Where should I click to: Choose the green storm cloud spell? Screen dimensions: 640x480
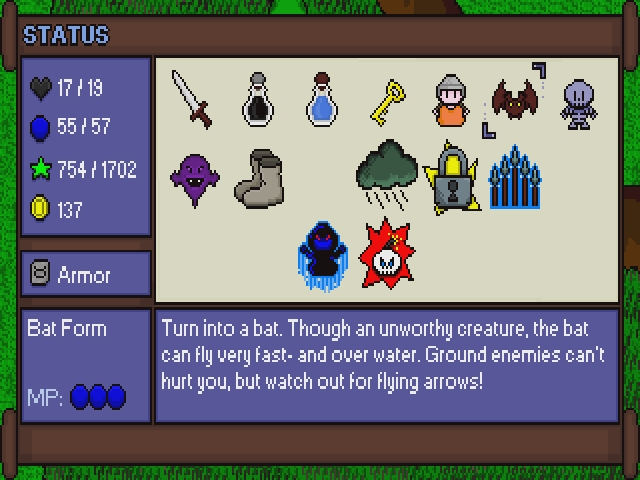(x=387, y=174)
